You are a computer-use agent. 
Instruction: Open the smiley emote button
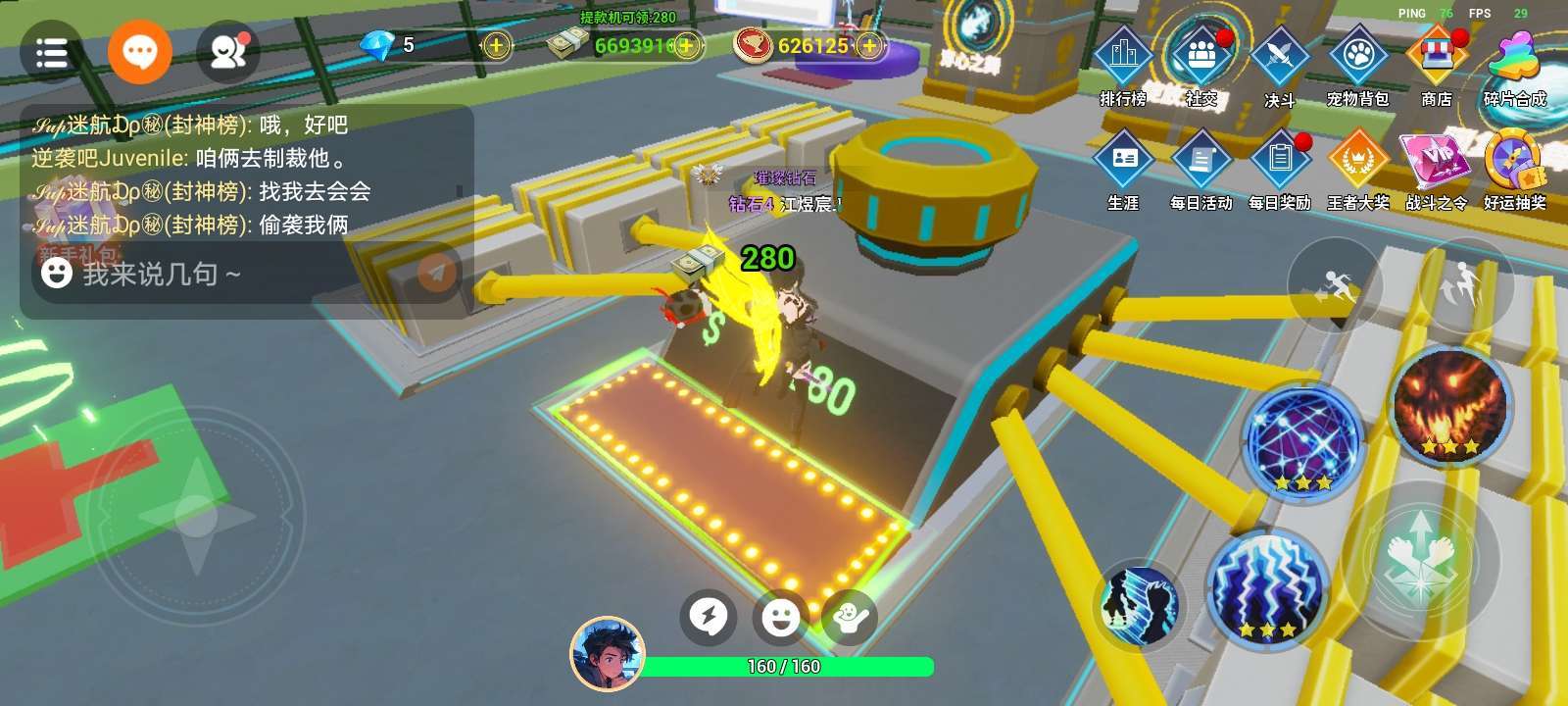pyautogui.click(x=780, y=618)
